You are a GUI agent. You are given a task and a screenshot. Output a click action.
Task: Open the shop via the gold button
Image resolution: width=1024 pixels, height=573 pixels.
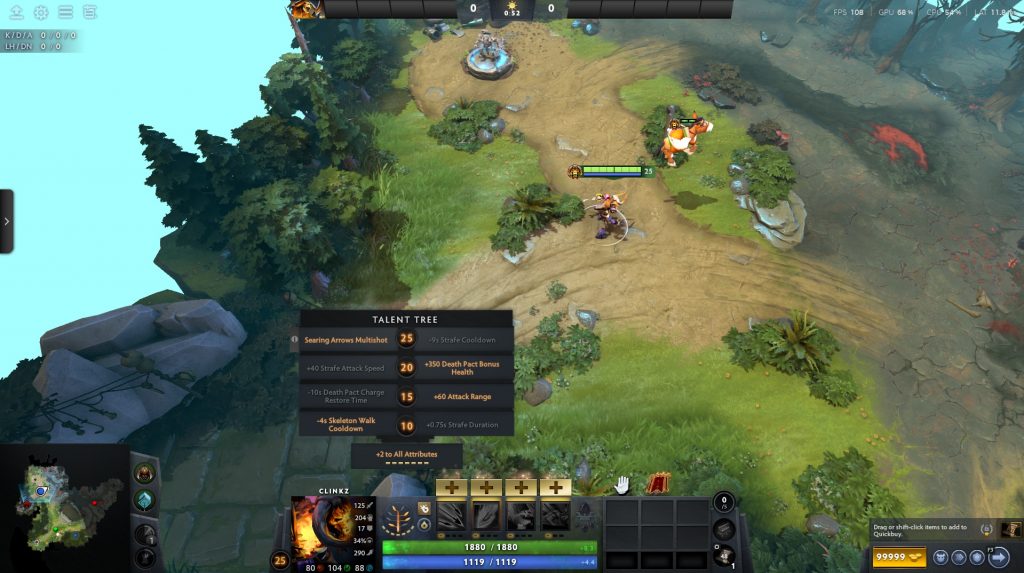click(897, 557)
